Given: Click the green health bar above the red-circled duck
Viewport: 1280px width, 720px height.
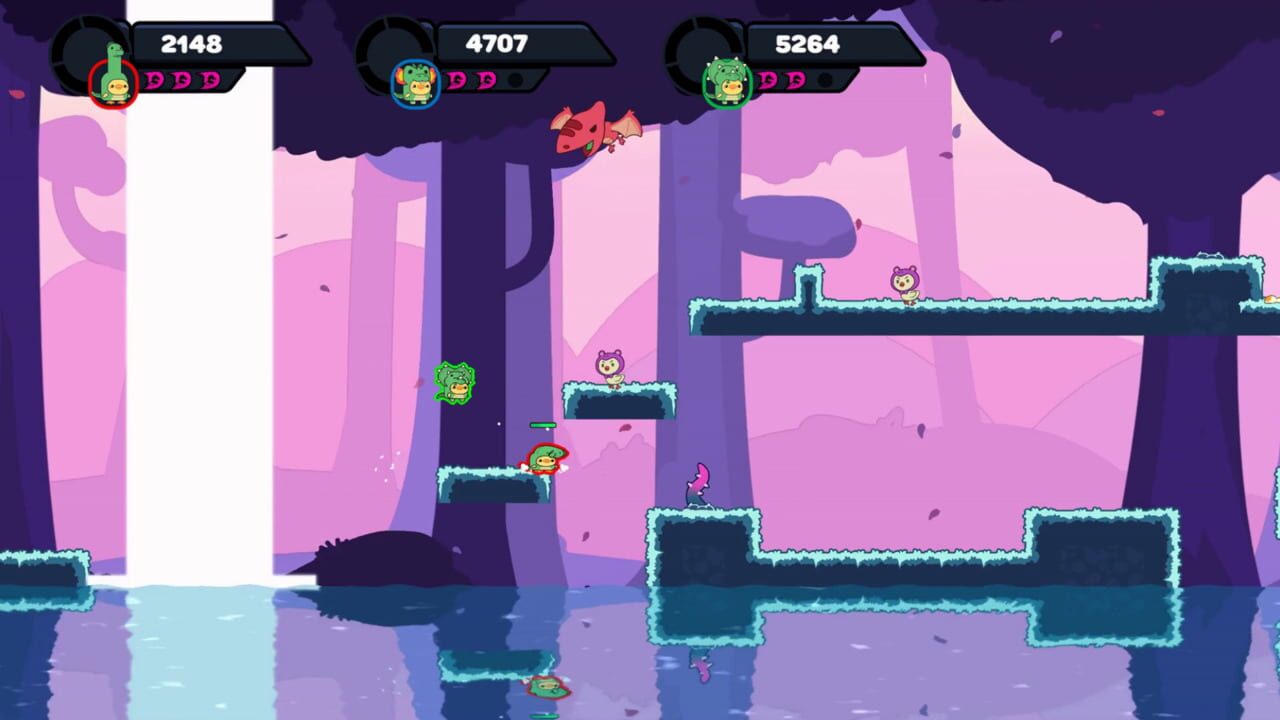Looking at the screenshot, I should tap(542, 425).
